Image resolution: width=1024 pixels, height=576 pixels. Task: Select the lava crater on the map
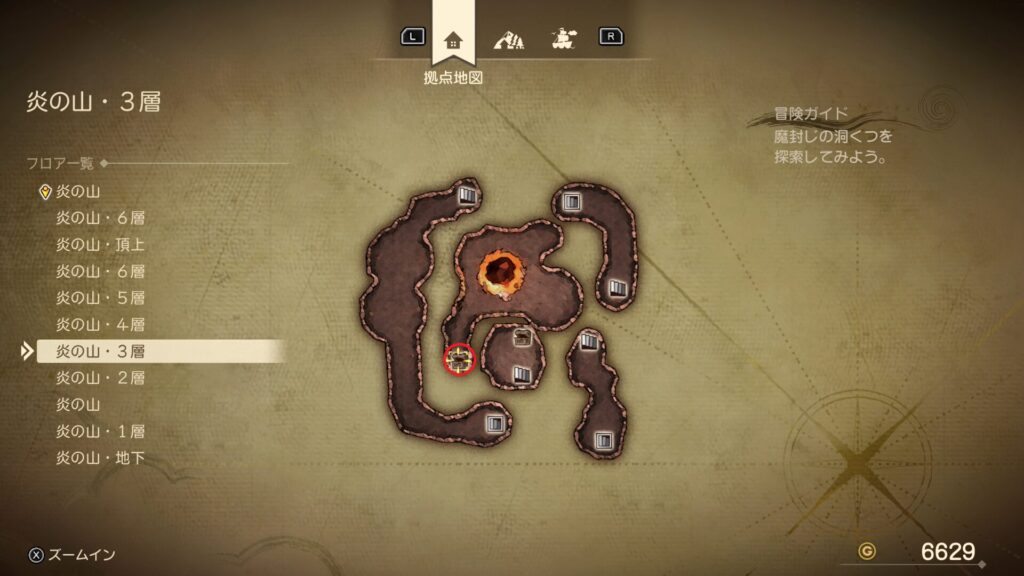[x=499, y=270]
